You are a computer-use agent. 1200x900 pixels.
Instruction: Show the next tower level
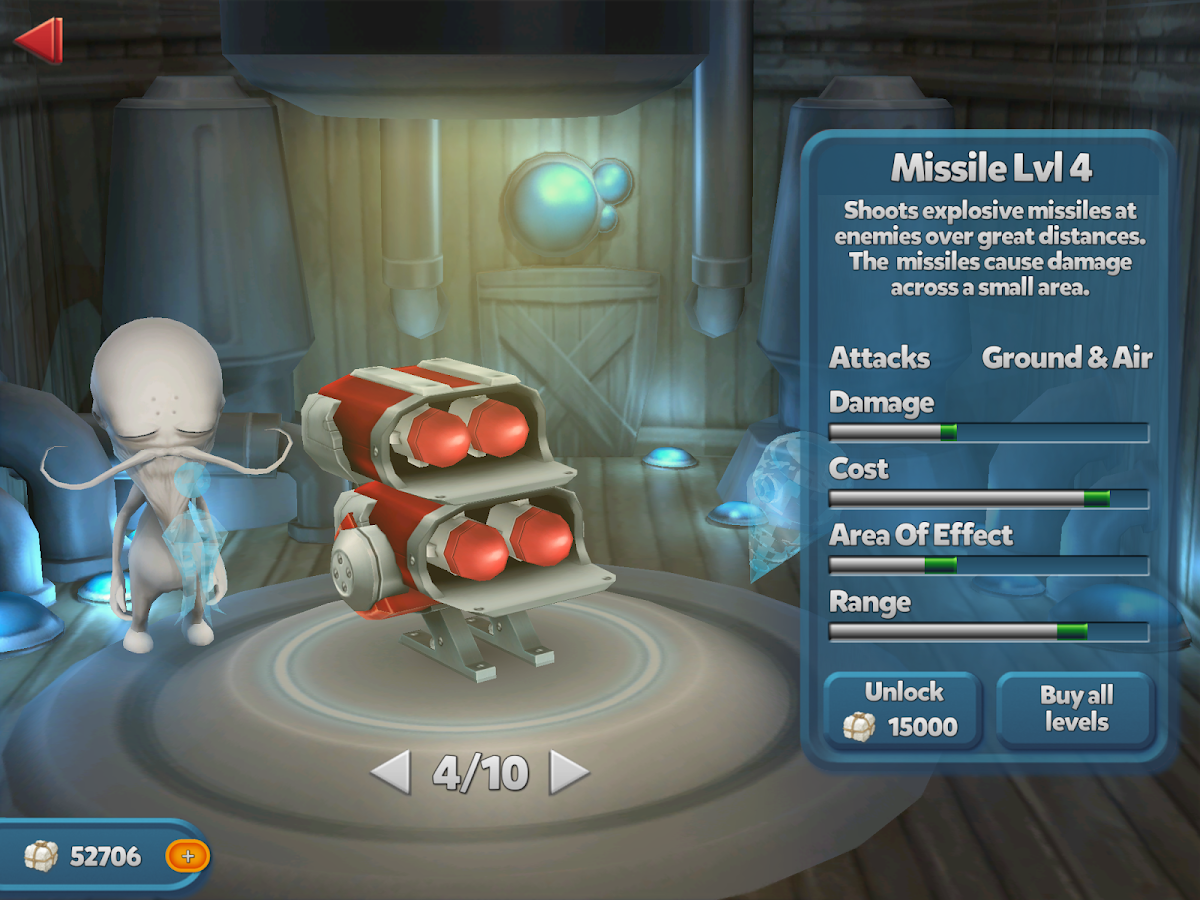tap(569, 772)
